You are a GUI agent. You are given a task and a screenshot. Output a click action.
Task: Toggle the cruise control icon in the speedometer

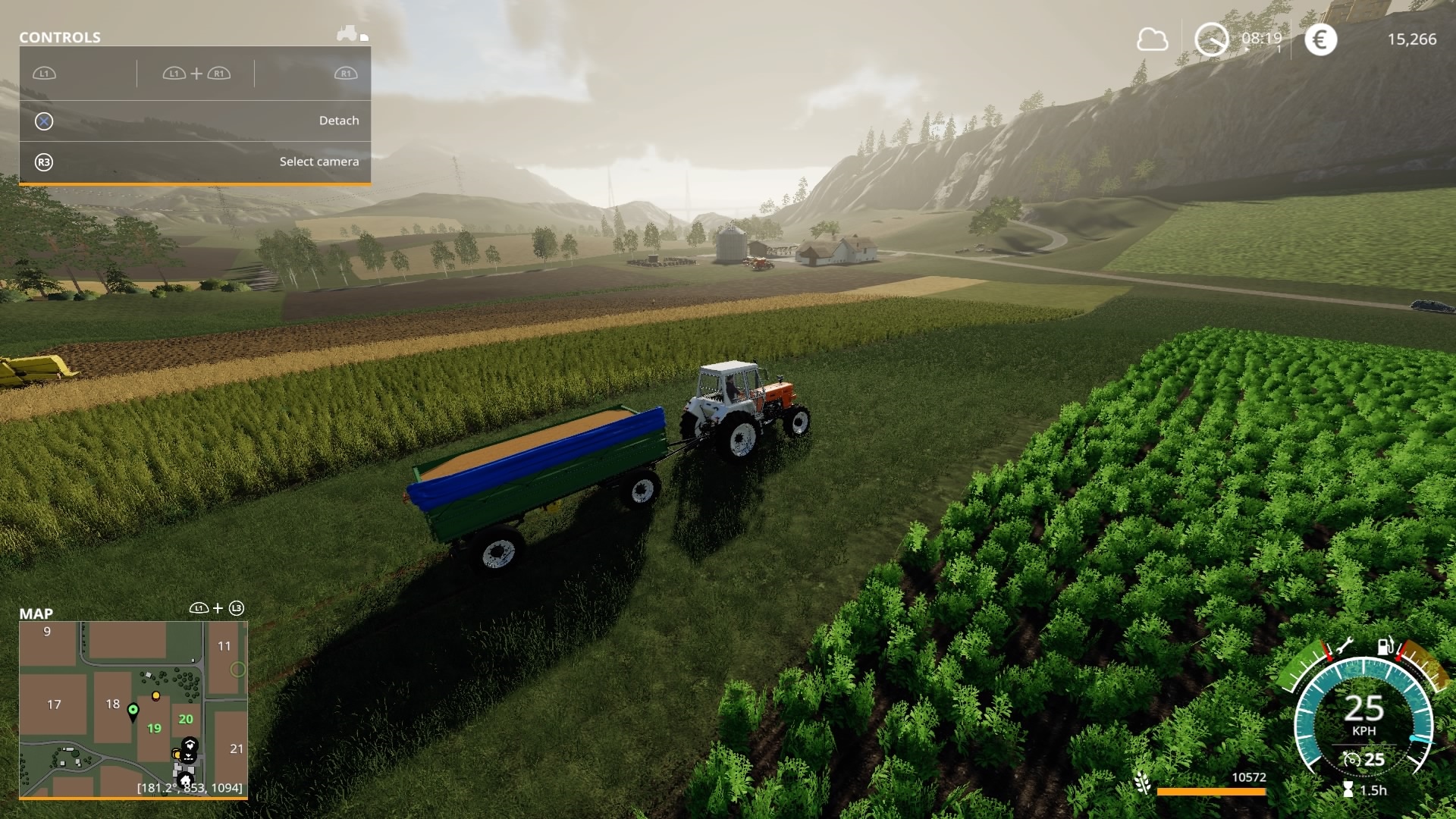pyautogui.click(x=1351, y=759)
